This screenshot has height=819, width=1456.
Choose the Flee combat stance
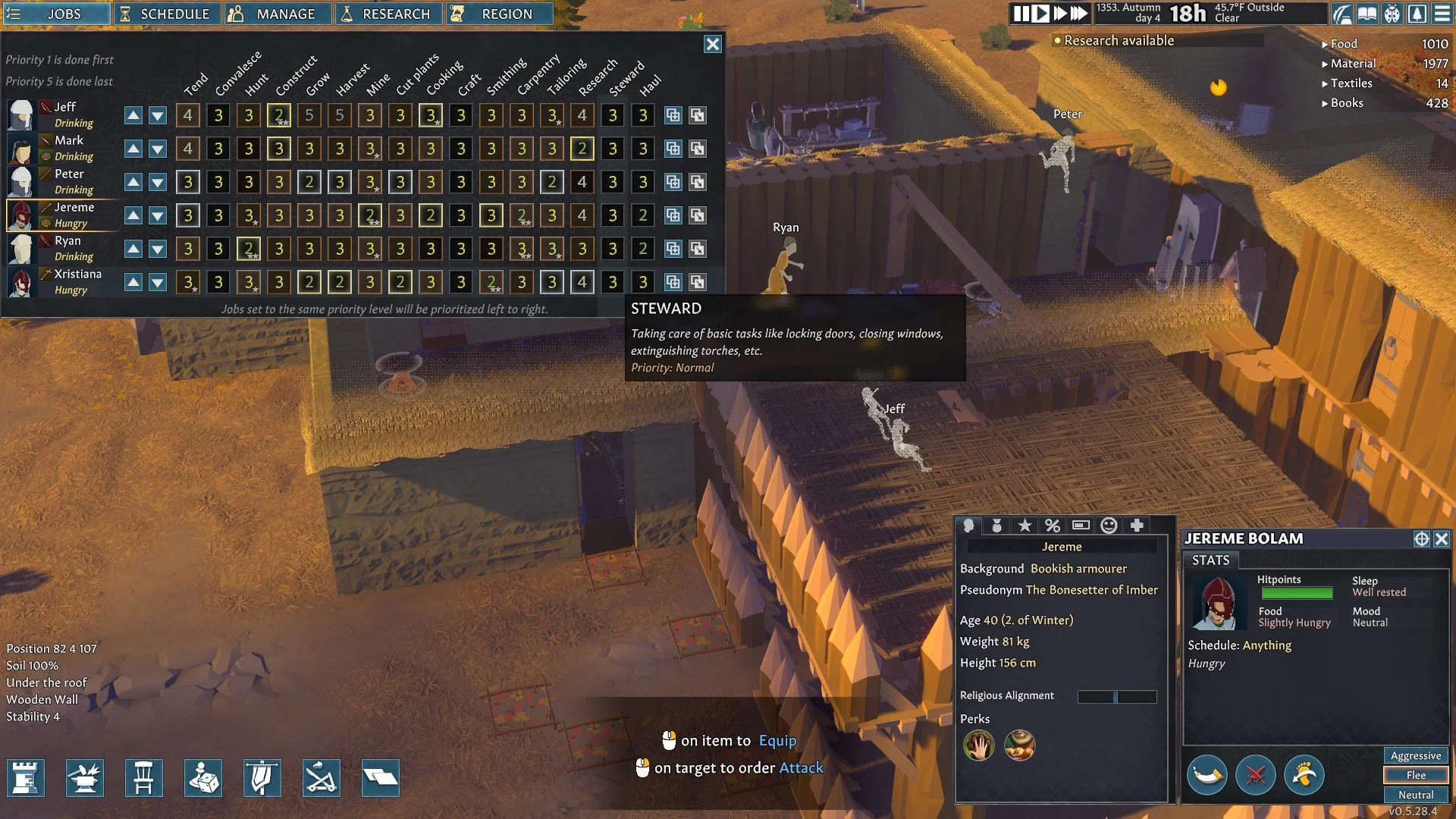1415,775
